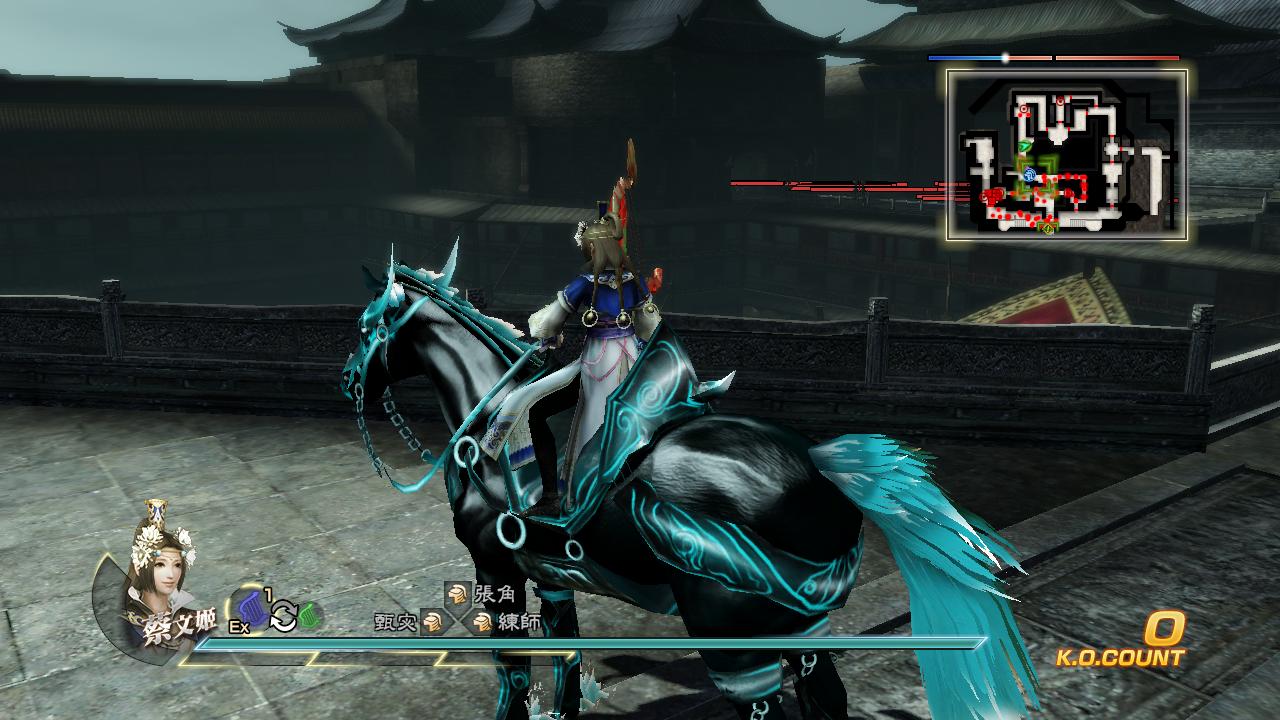Open the battlefield minimap
Viewport: 1280px width, 720px height.
(x=1067, y=154)
